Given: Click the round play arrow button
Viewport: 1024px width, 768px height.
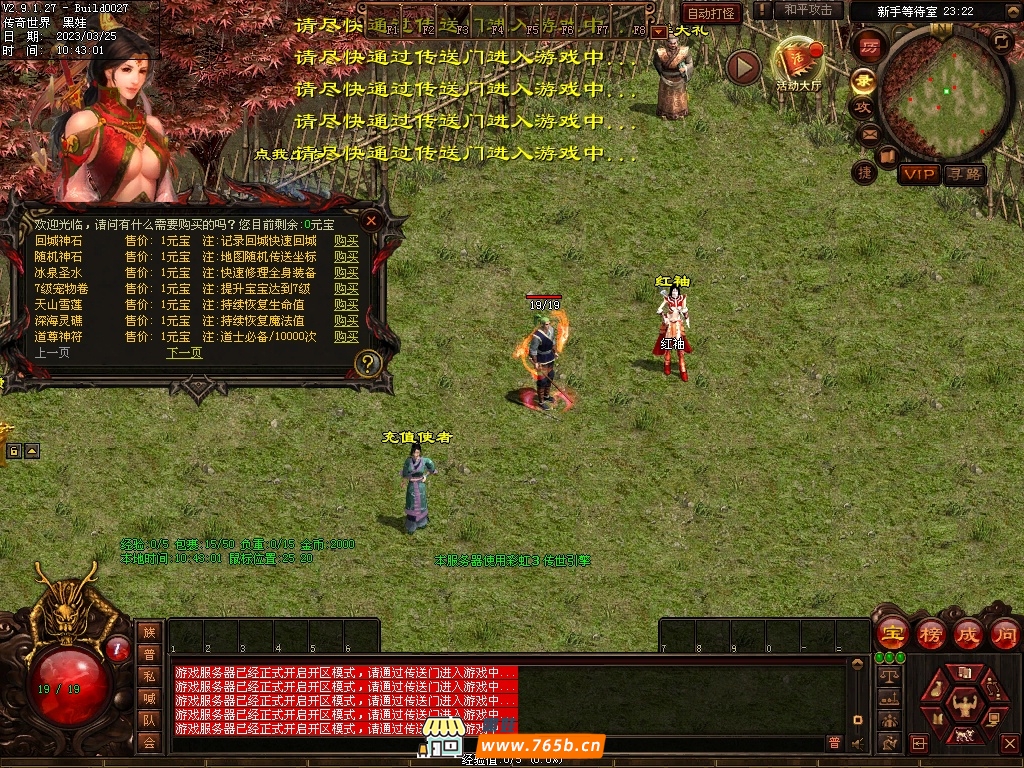Looking at the screenshot, I should 743,68.
